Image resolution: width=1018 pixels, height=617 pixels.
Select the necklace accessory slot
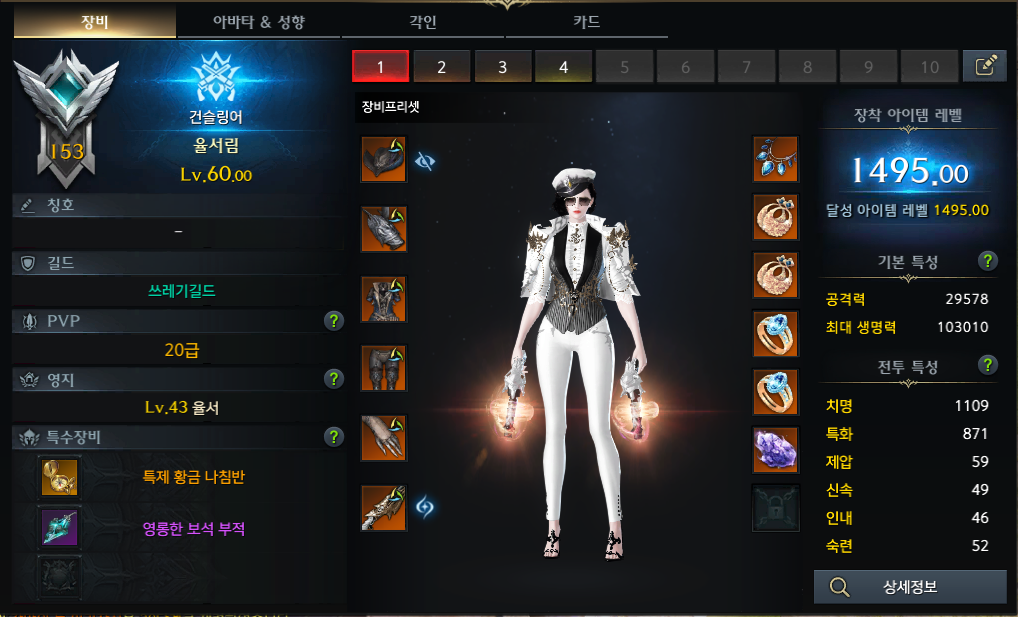[x=775, y=160]
